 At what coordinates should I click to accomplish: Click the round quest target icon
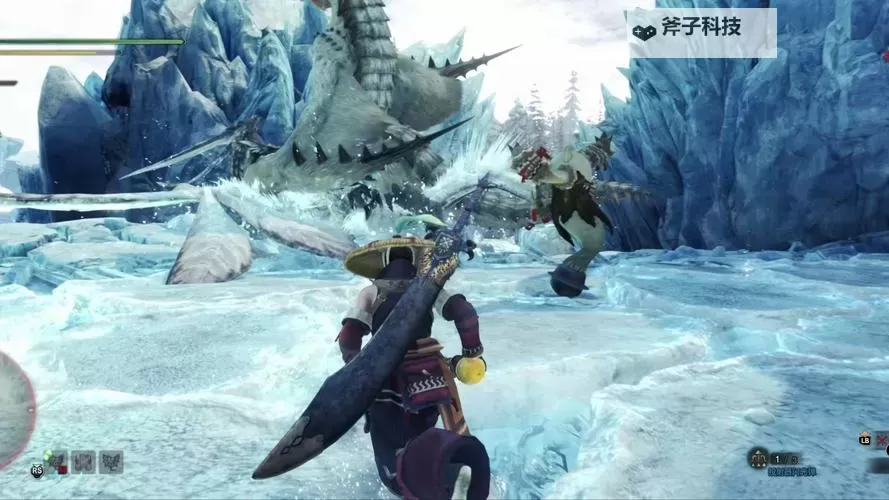(759, 458)
